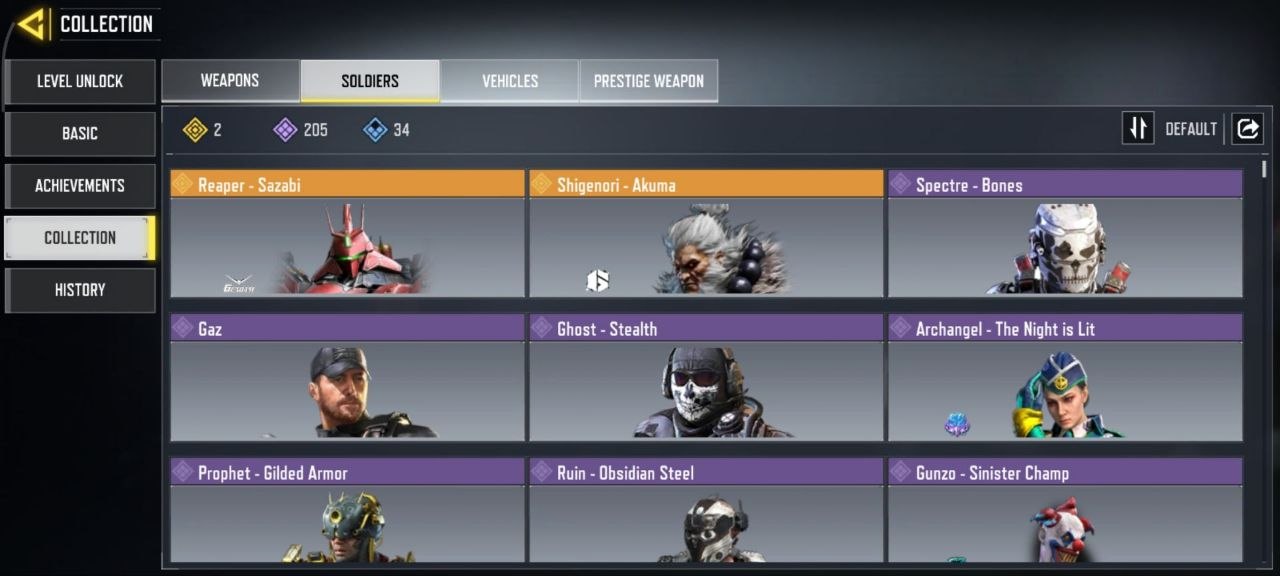Viewport: 1280px width, 576px height.
Task: Open the Level Unlock section
Action: point(80,81)
